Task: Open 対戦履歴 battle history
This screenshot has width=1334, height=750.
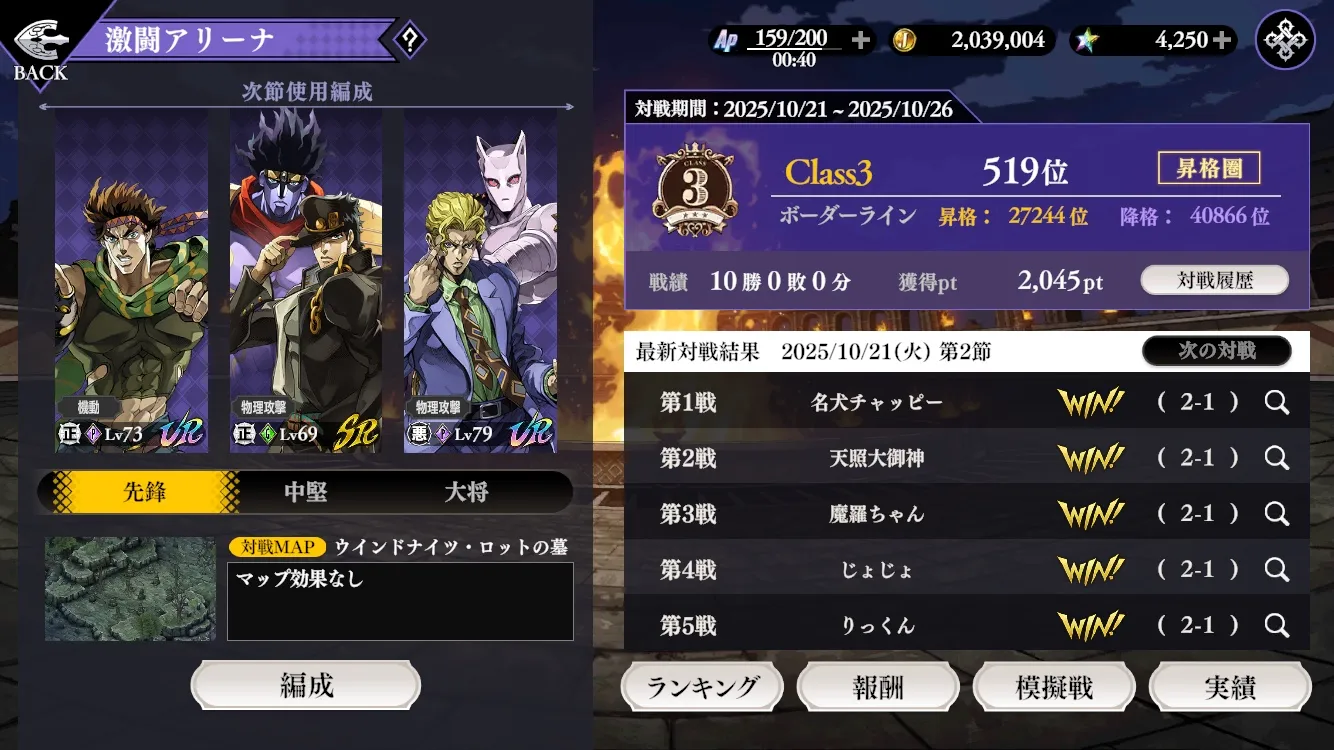Action: pos(1214,281)
